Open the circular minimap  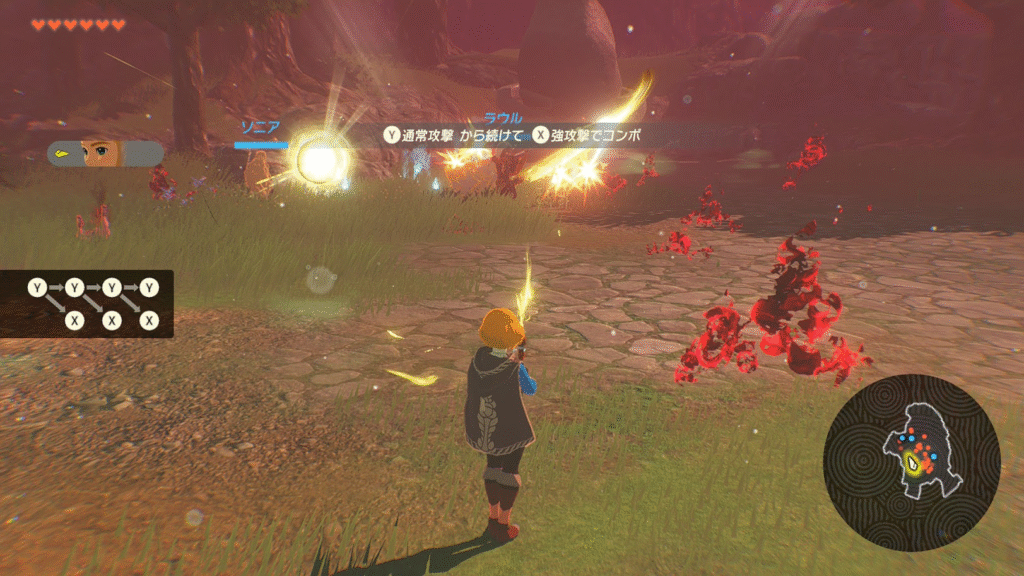click(x=911, y=462)
